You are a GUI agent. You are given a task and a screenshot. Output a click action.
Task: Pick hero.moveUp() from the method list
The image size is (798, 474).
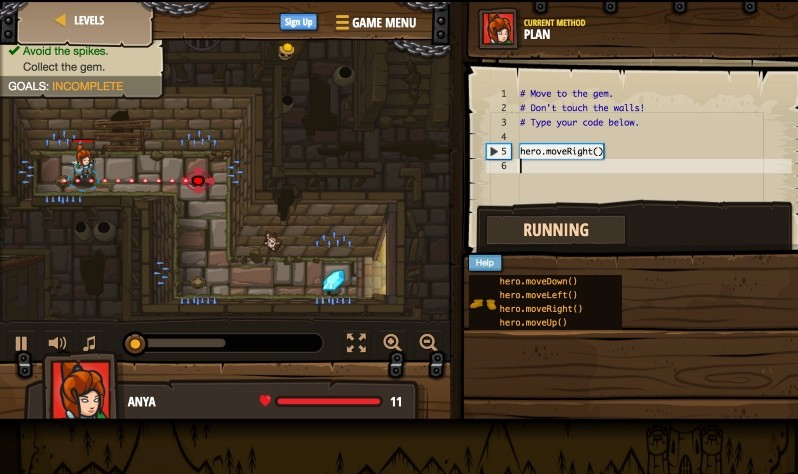(x=533, y=322)
